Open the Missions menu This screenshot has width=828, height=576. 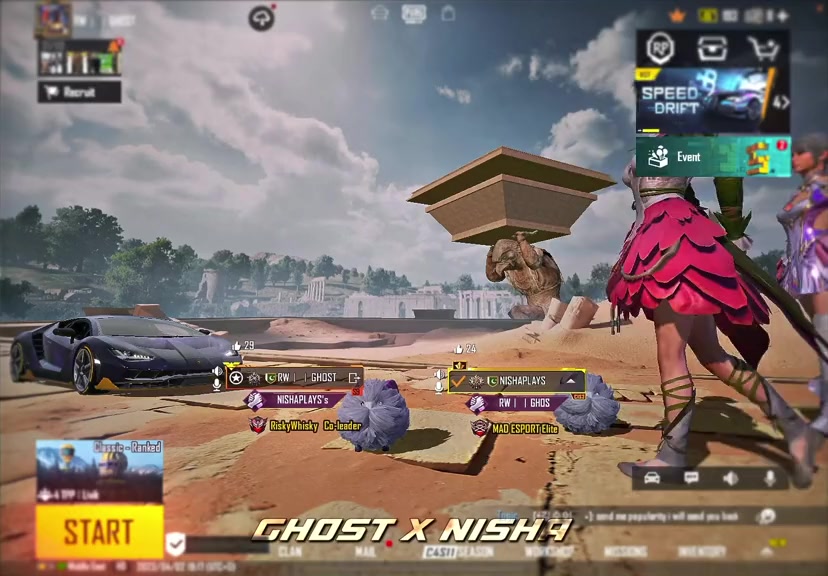[625, 551]
